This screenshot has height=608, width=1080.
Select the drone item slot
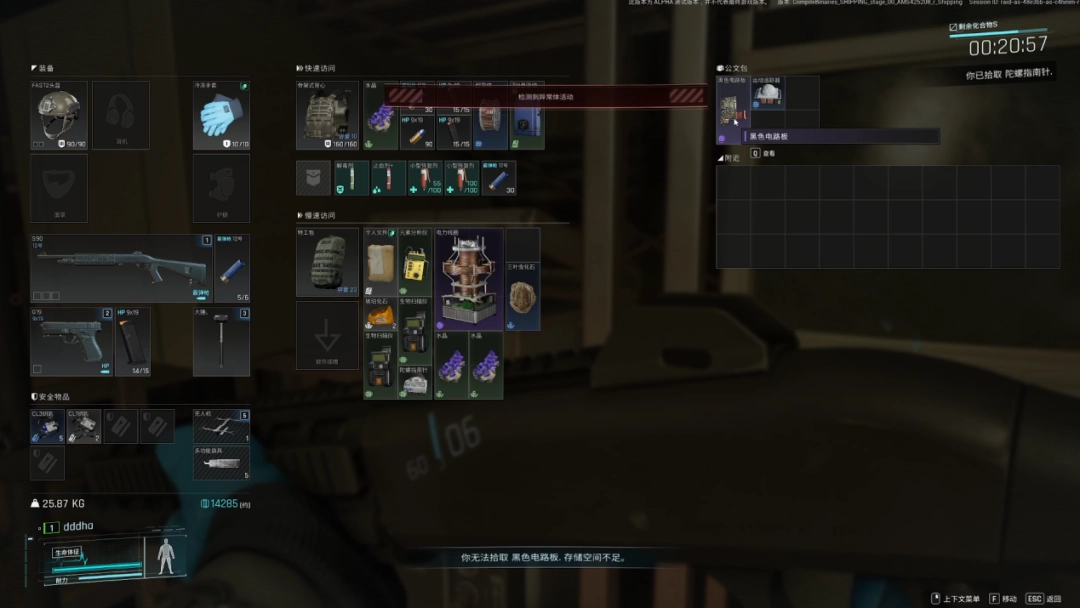tap(221, 426)
